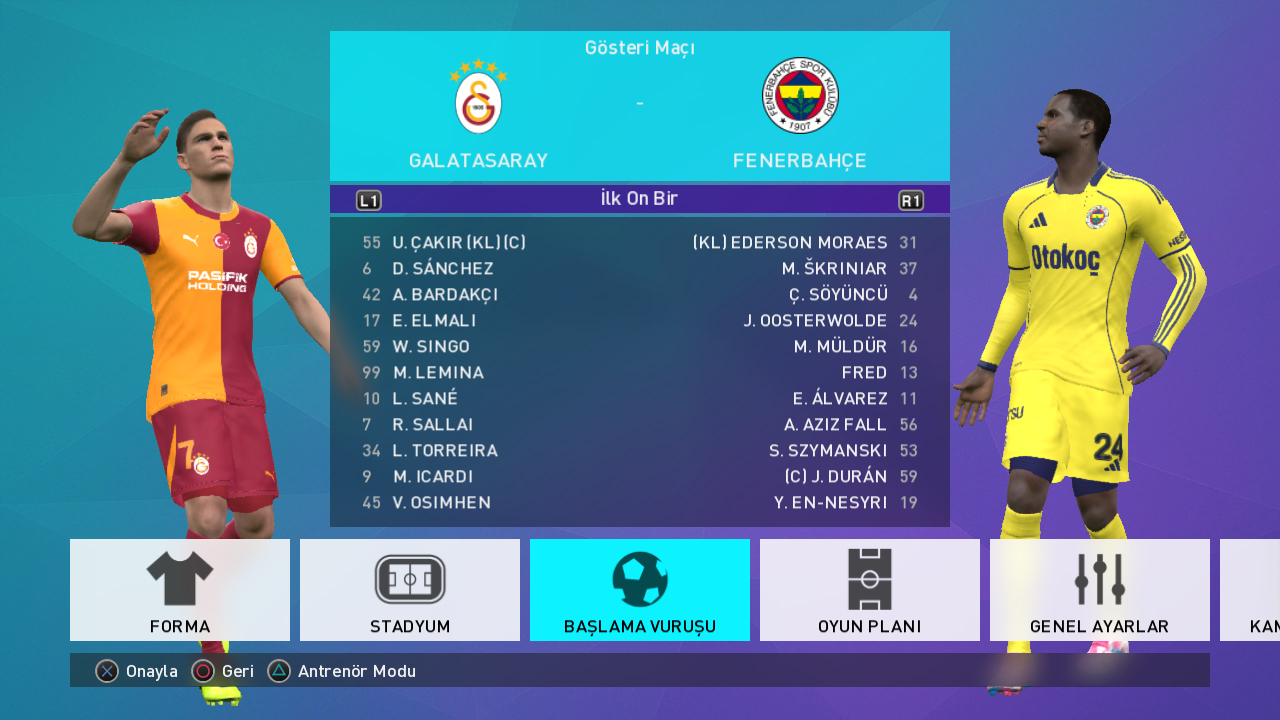Select U. Çakır goalkeeper row
1280x720 pixels.
459,243
